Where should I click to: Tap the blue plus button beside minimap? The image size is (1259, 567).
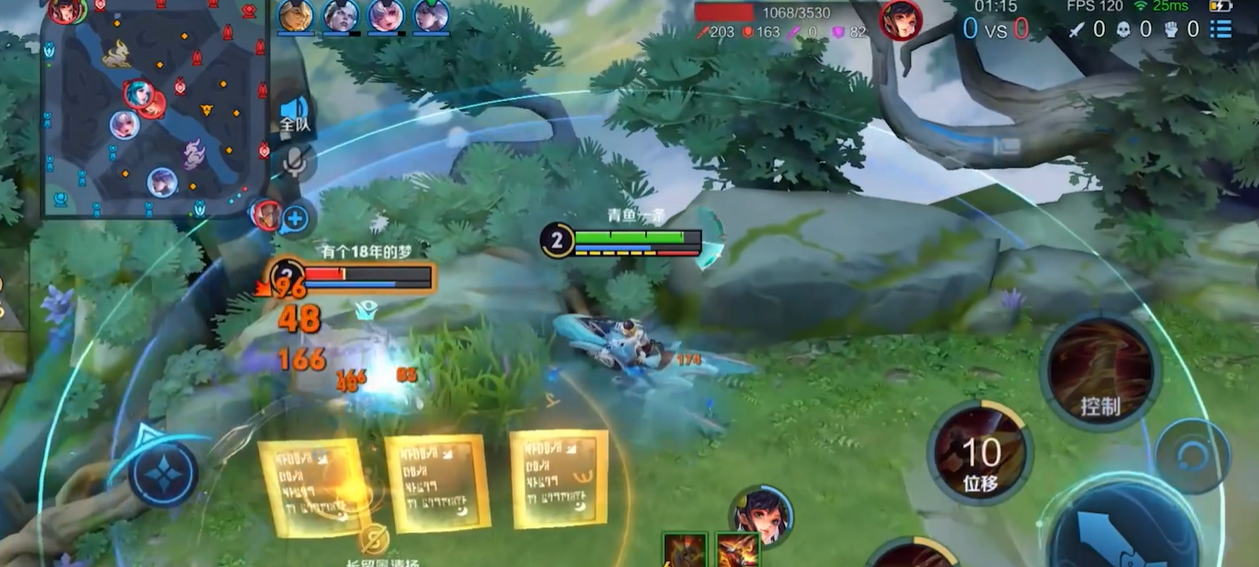click(x=296, y=217)
